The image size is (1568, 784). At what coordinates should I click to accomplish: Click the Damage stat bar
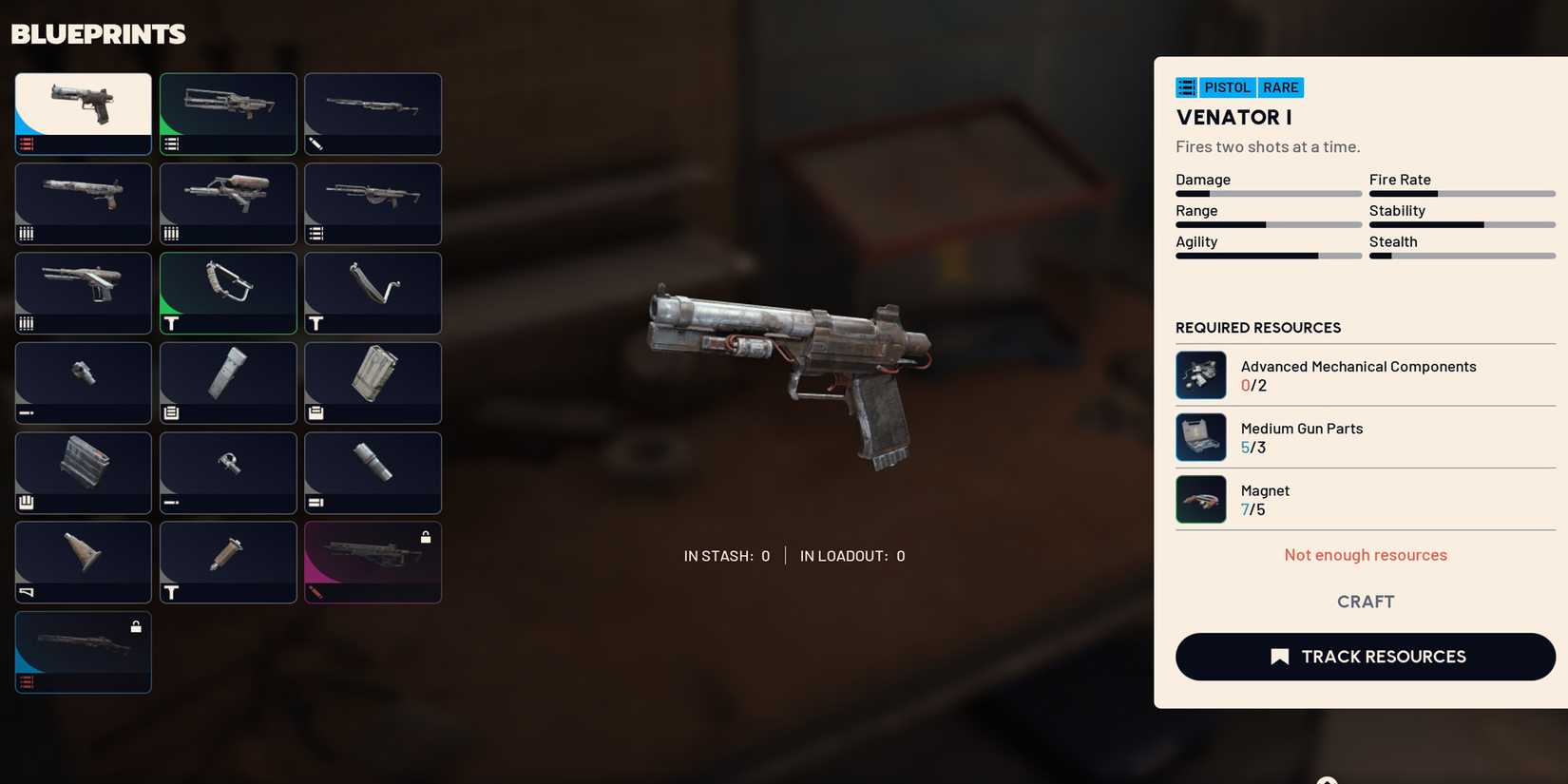coord(1269,193)
